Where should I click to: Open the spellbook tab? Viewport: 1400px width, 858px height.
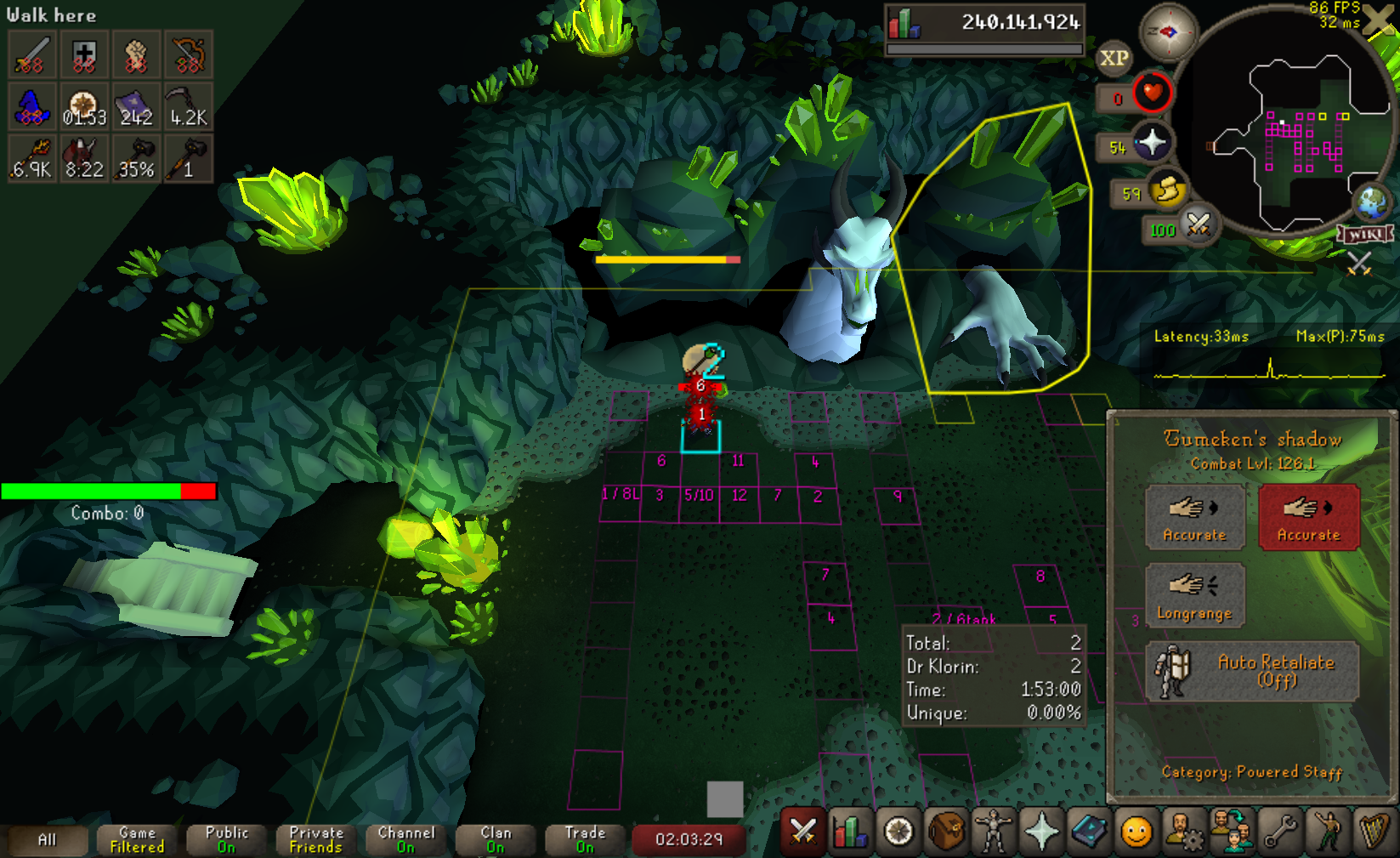1089,832
